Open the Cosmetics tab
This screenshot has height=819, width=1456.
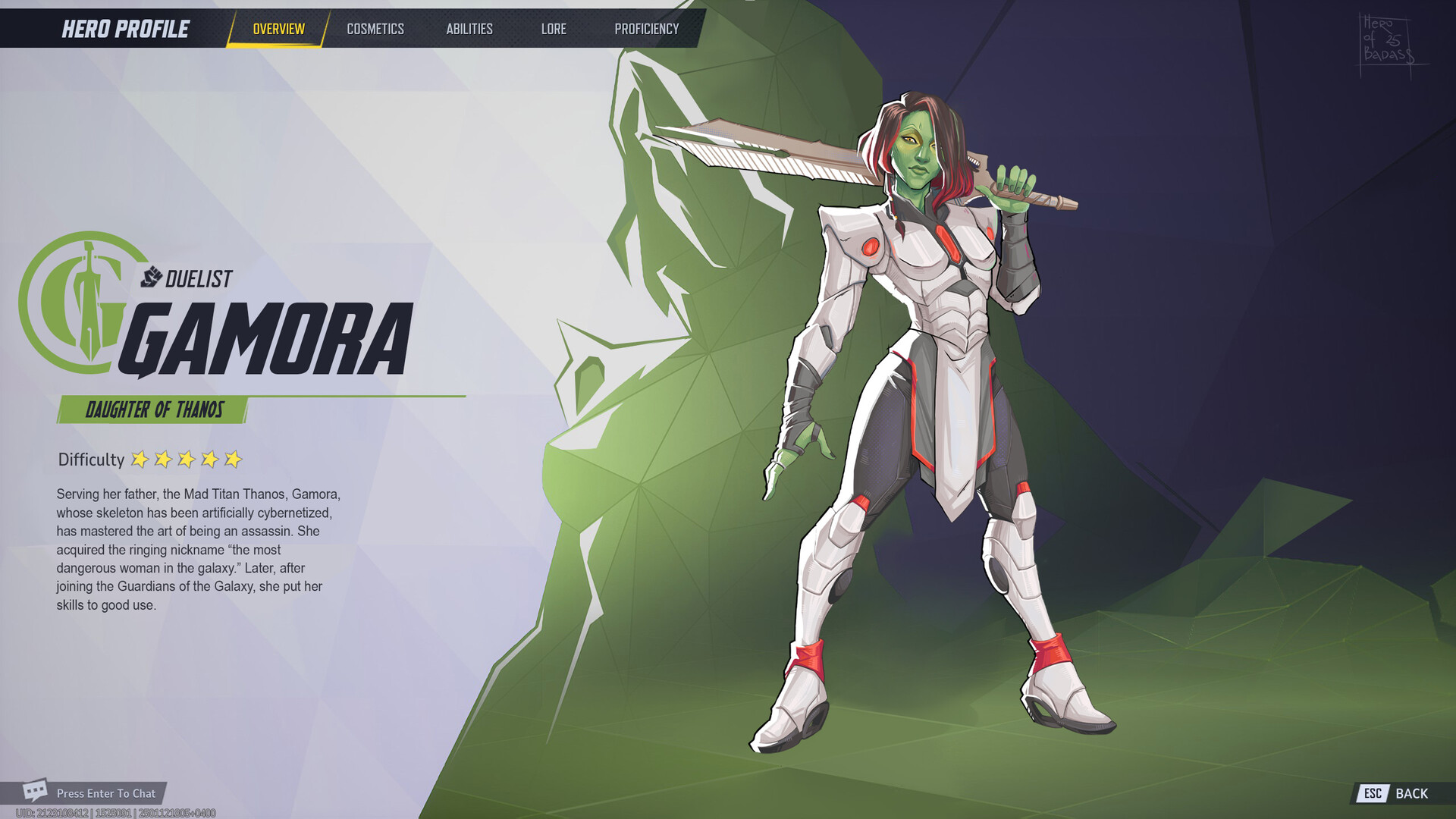pyautogui.click(x=375, y=29)
